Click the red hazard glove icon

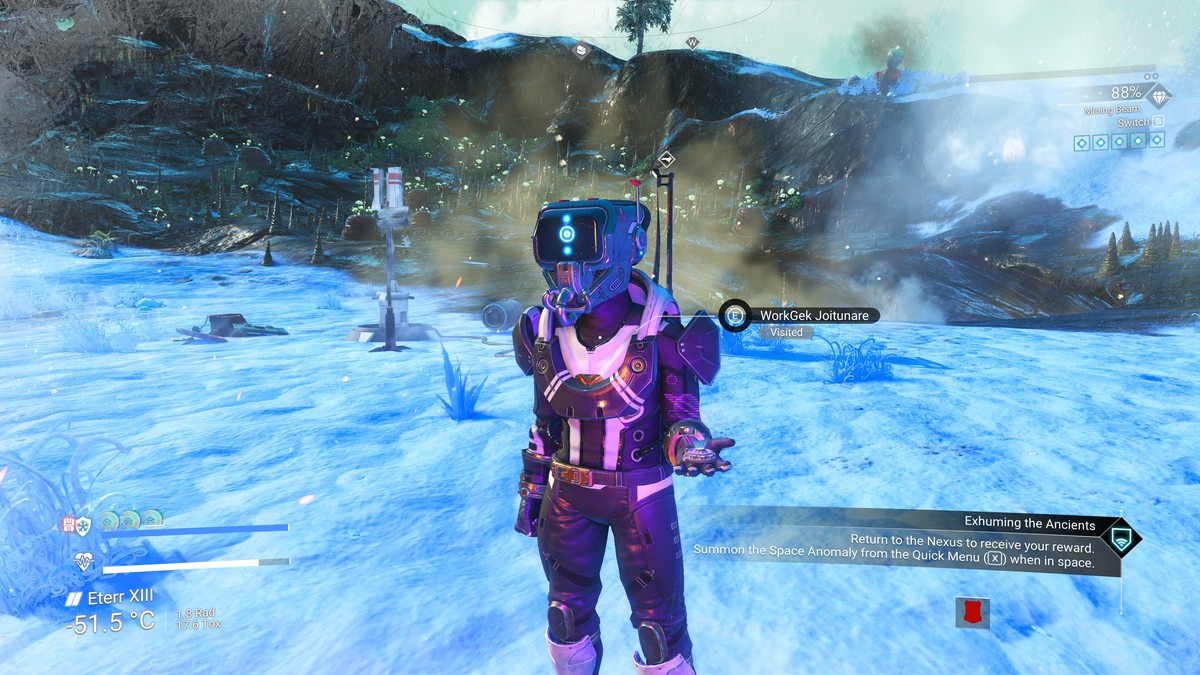70,523
